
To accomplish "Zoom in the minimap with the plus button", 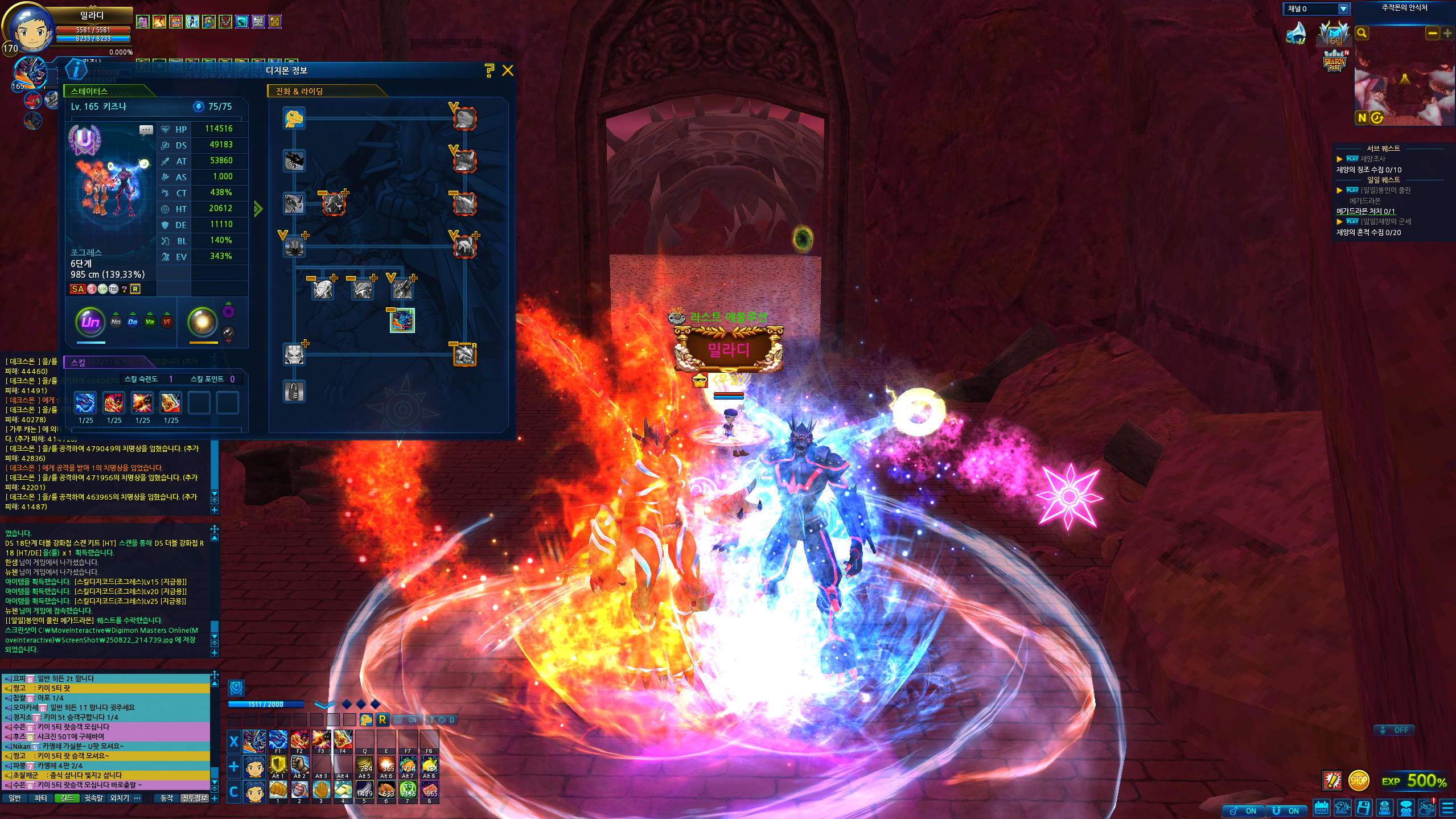I will pyautogui.click(x=1447, y=34).
